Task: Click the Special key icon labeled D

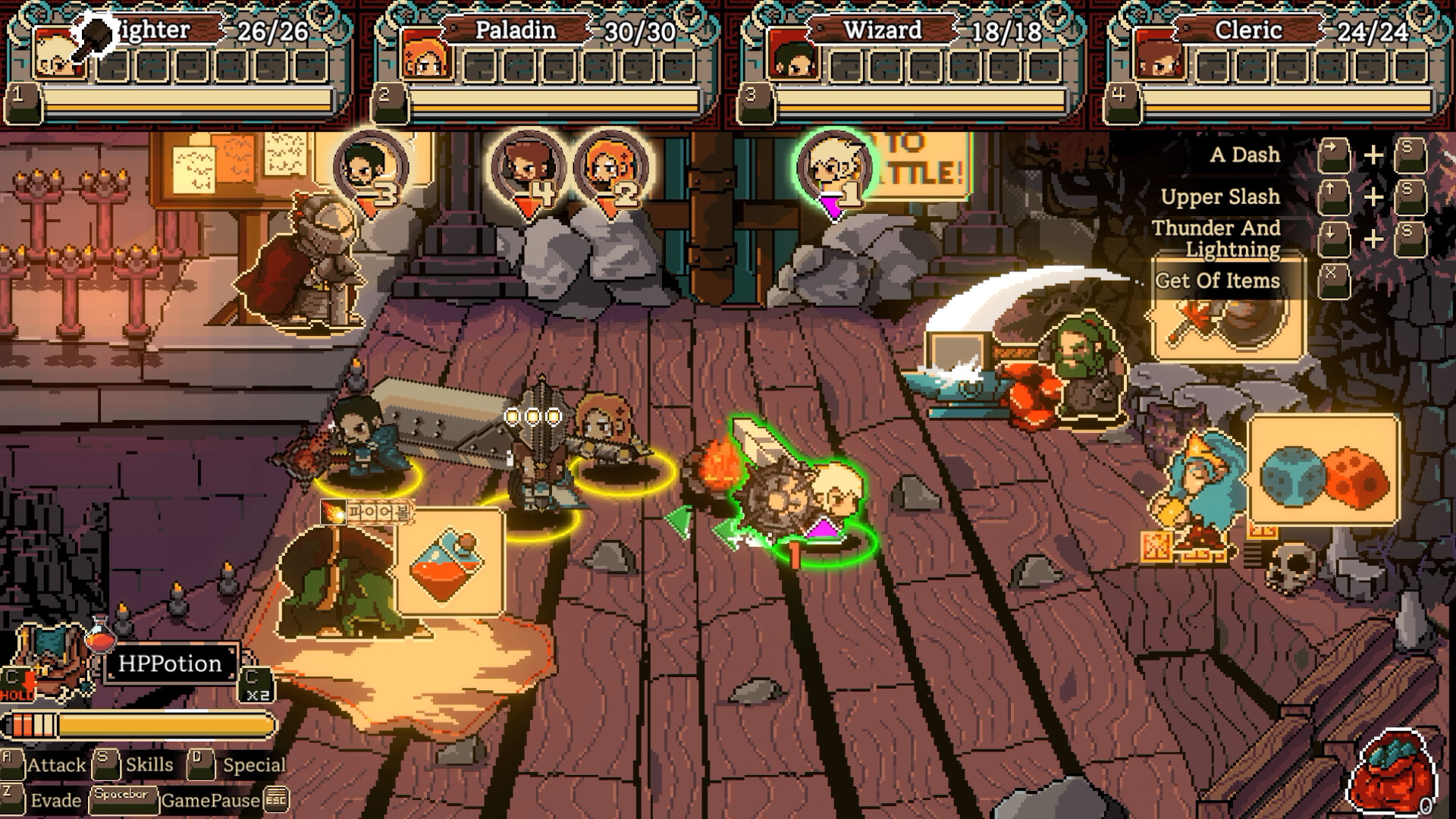Action: pos(199,764)
